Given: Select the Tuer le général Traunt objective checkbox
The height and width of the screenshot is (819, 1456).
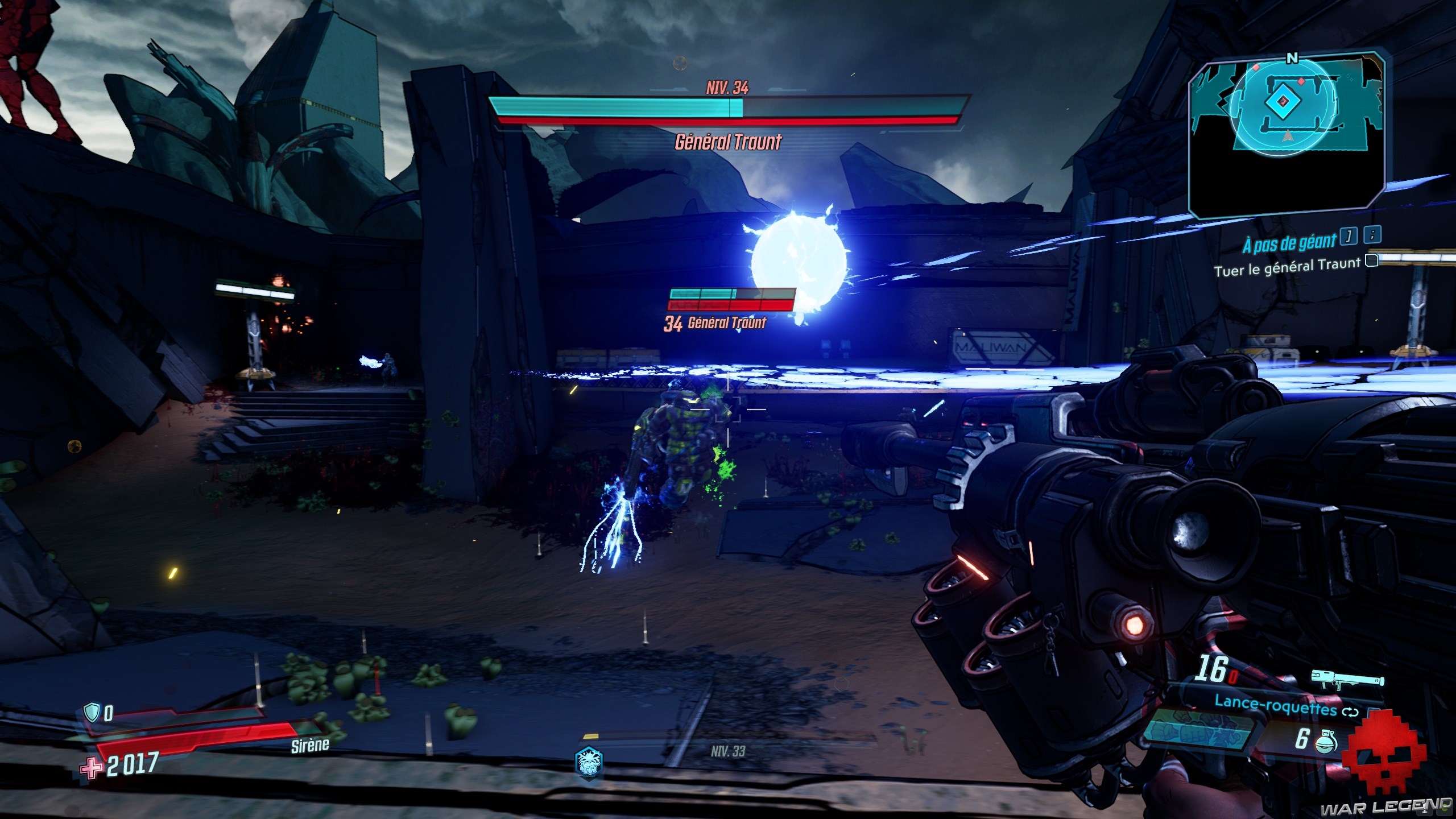Looking at the screenshot, I should 1372,261.
